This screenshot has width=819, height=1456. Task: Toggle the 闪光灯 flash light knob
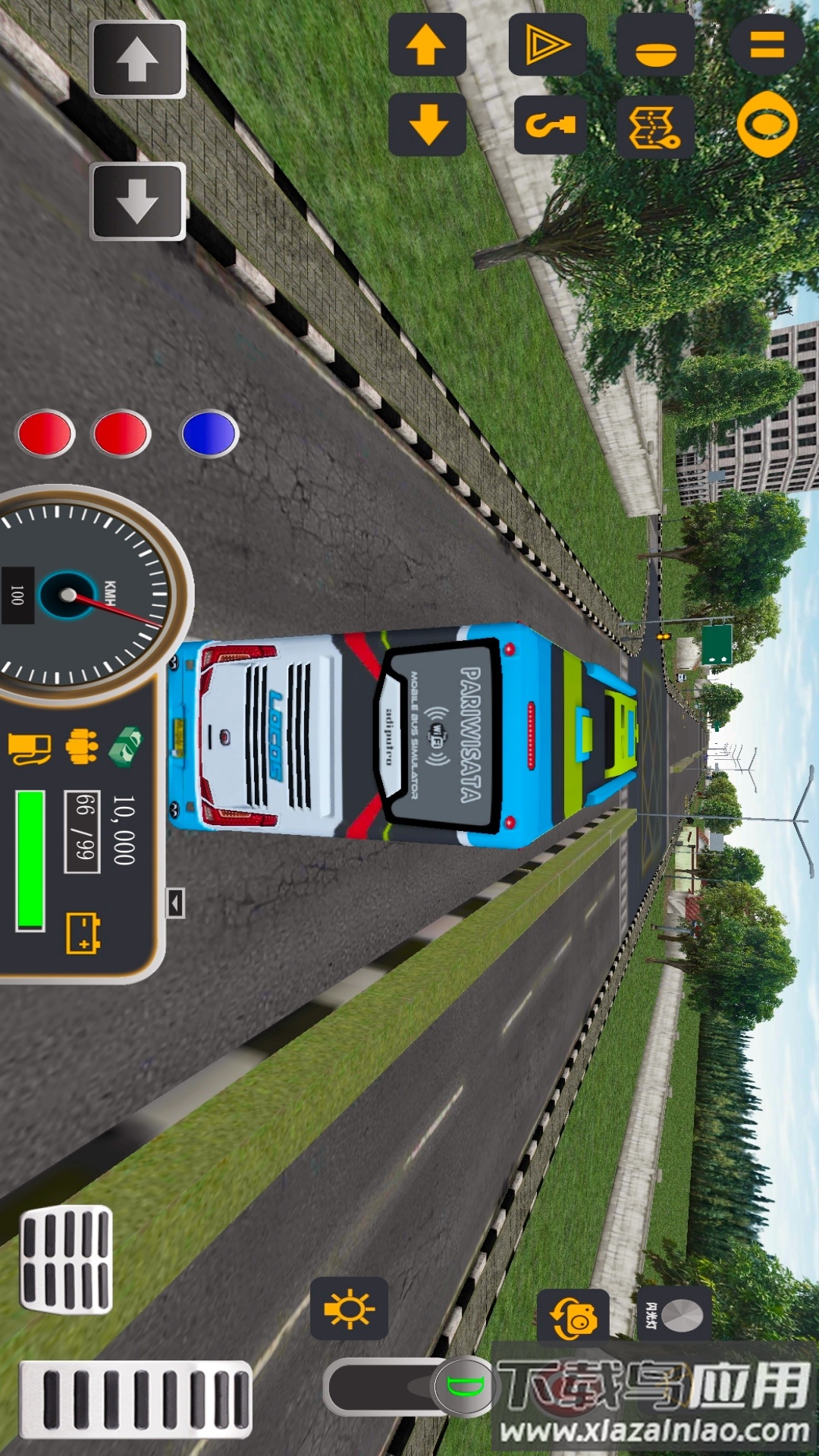point(675,1315)
